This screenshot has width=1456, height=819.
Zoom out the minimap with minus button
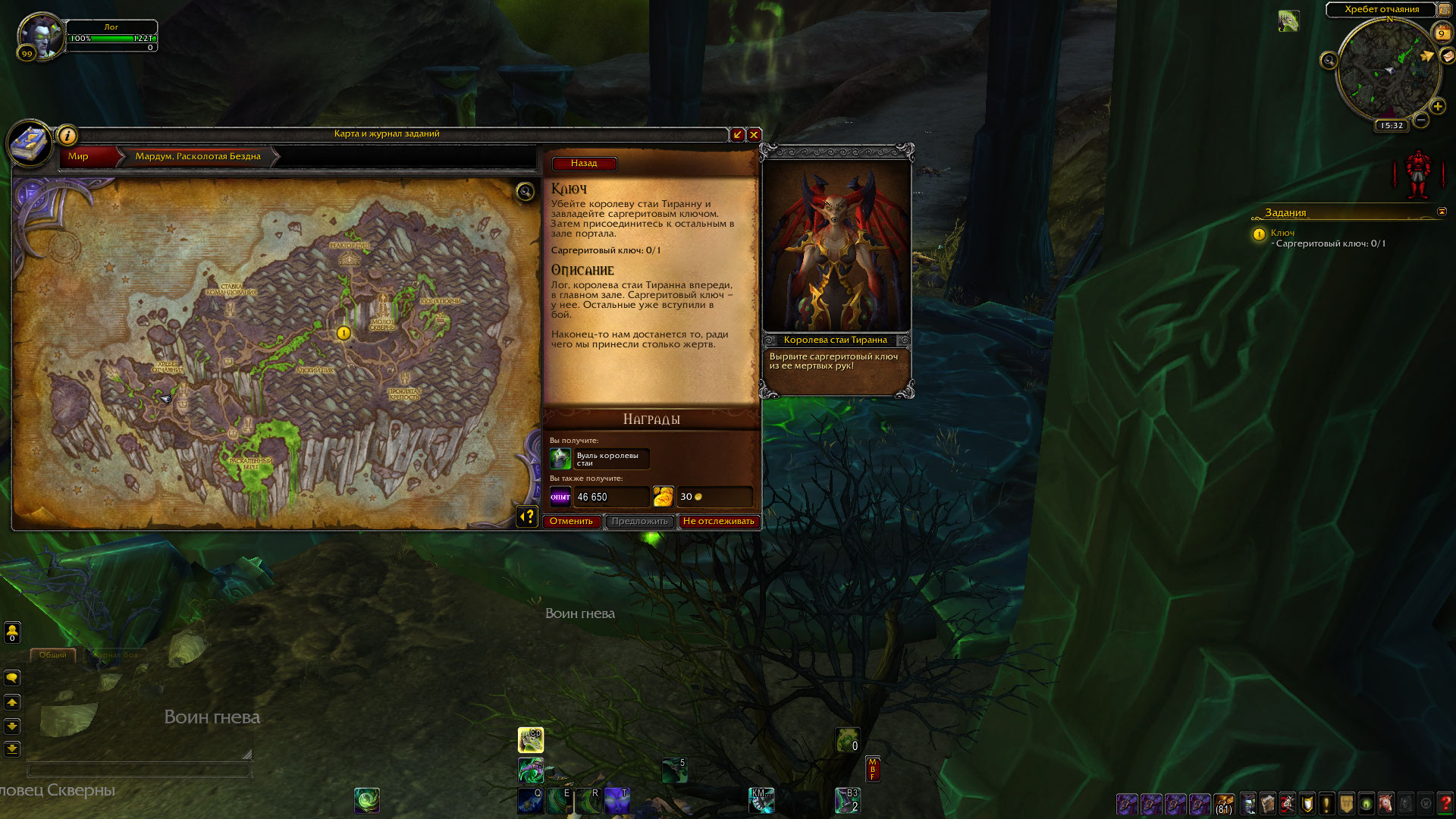coord(1421,120)
